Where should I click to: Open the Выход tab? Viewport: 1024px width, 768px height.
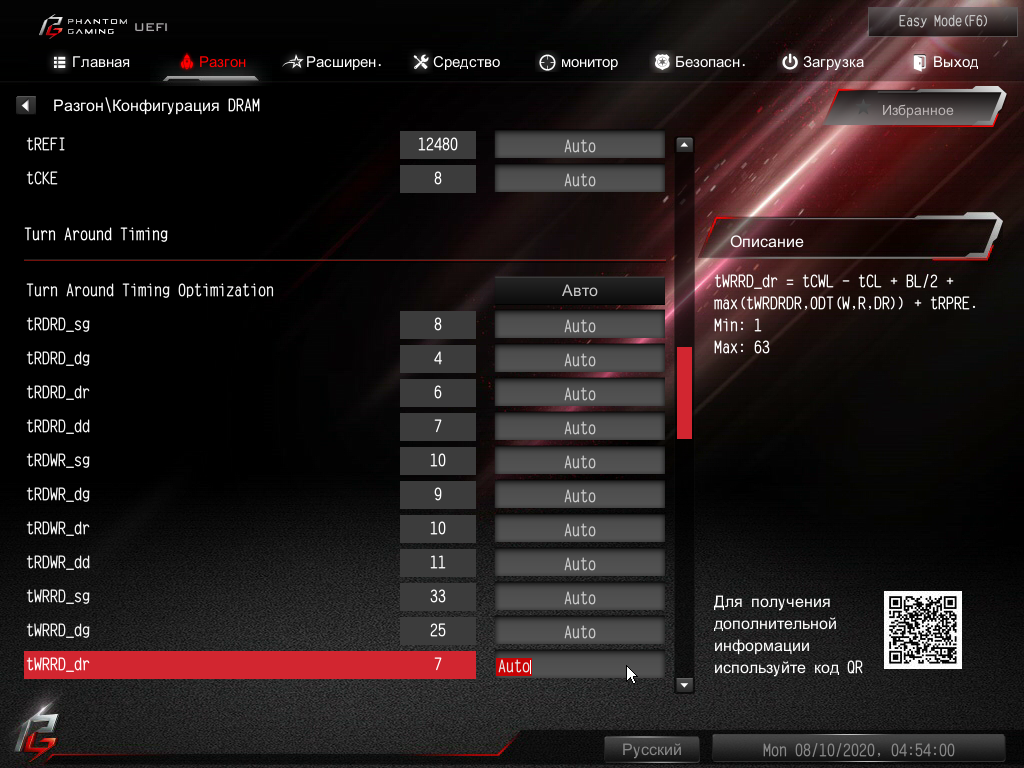click(945, 62)
